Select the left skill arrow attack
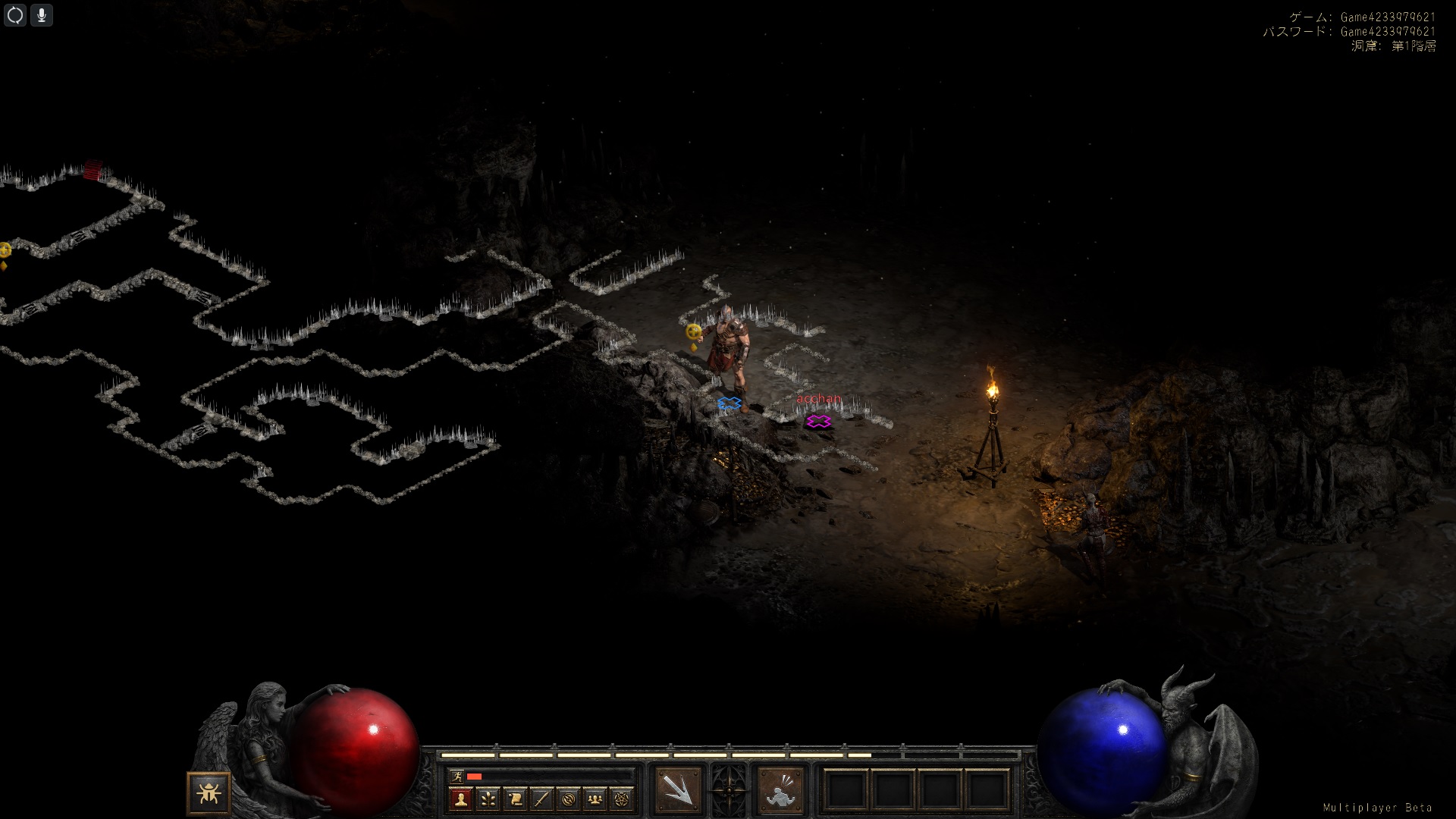 [678, 789]
